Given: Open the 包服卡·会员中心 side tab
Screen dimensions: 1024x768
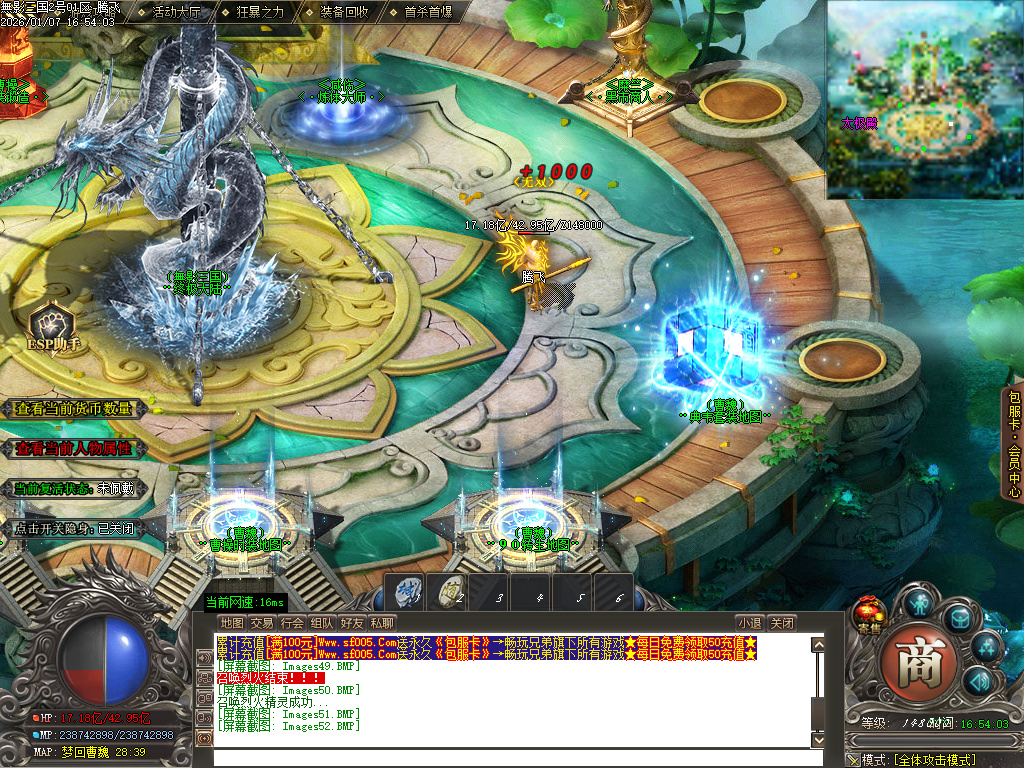Looking at the screenshot, I should [x=1013, y=441].
